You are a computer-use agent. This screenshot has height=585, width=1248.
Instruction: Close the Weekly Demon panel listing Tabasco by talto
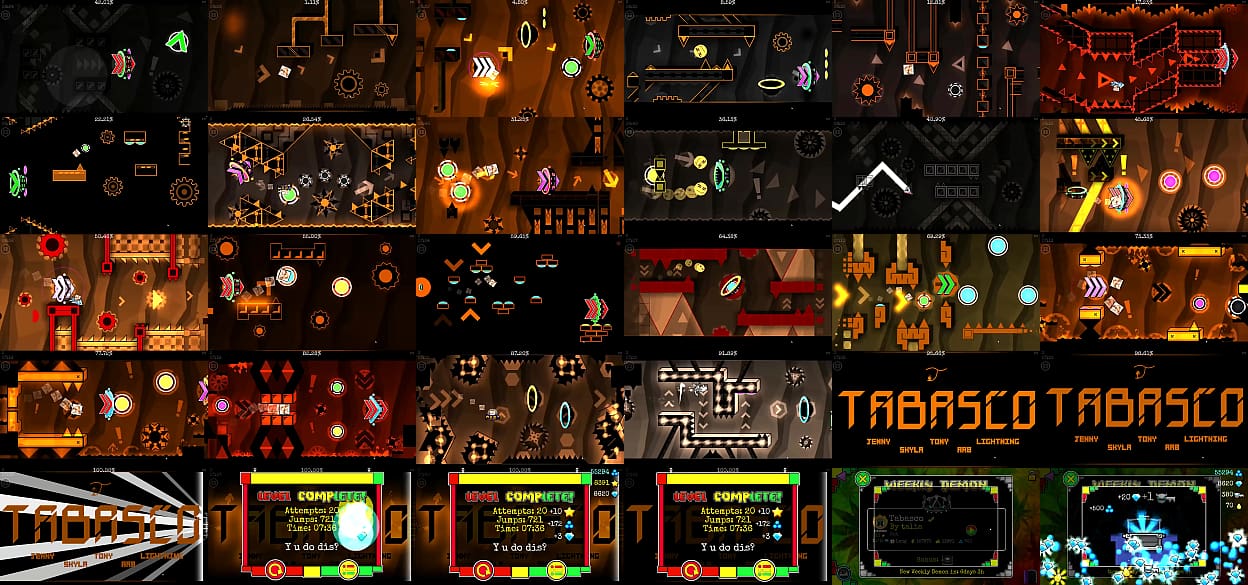[862, 479]
